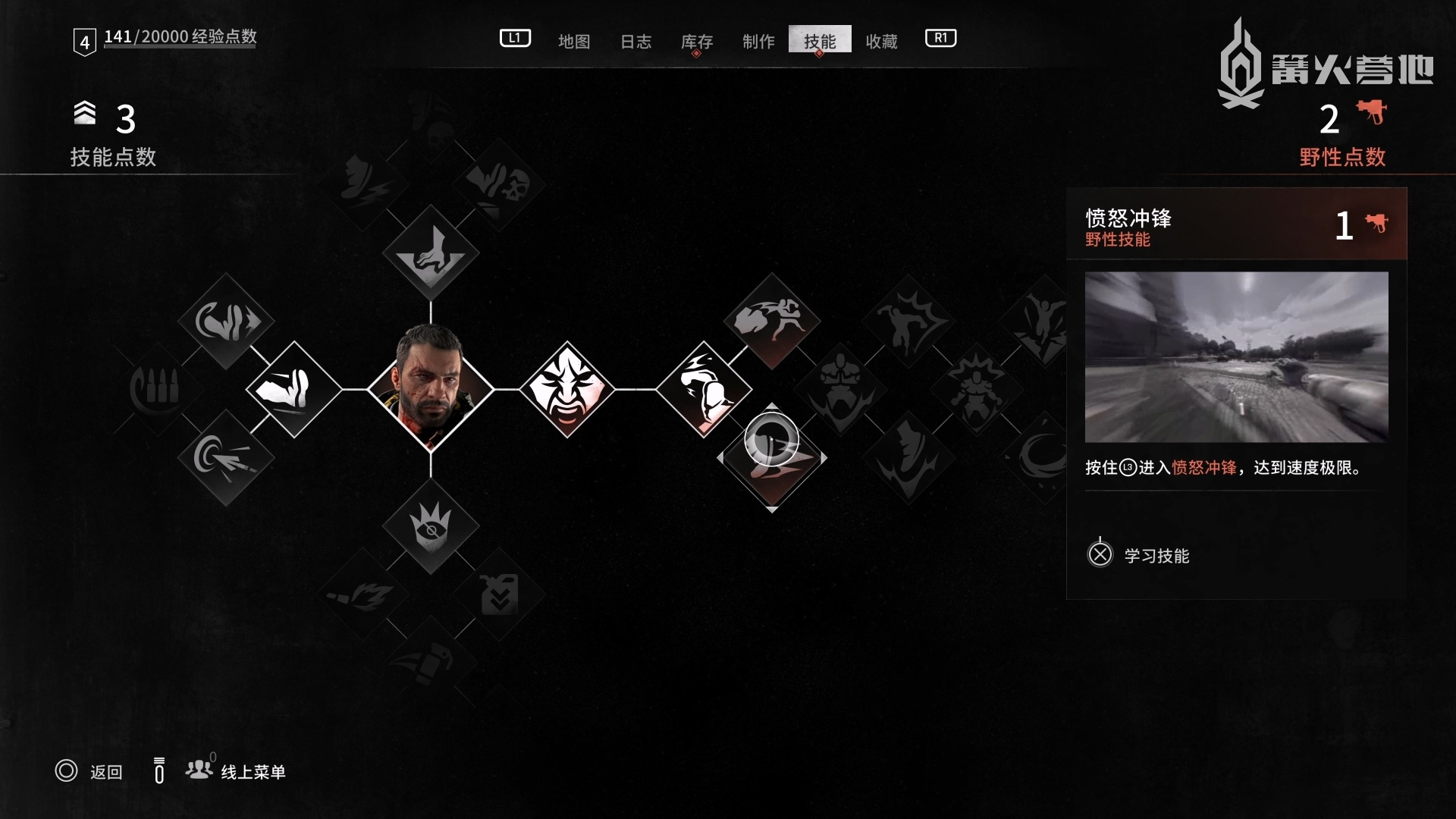
Task: Select the grabbing hand skill node
Action: [431, 253]
